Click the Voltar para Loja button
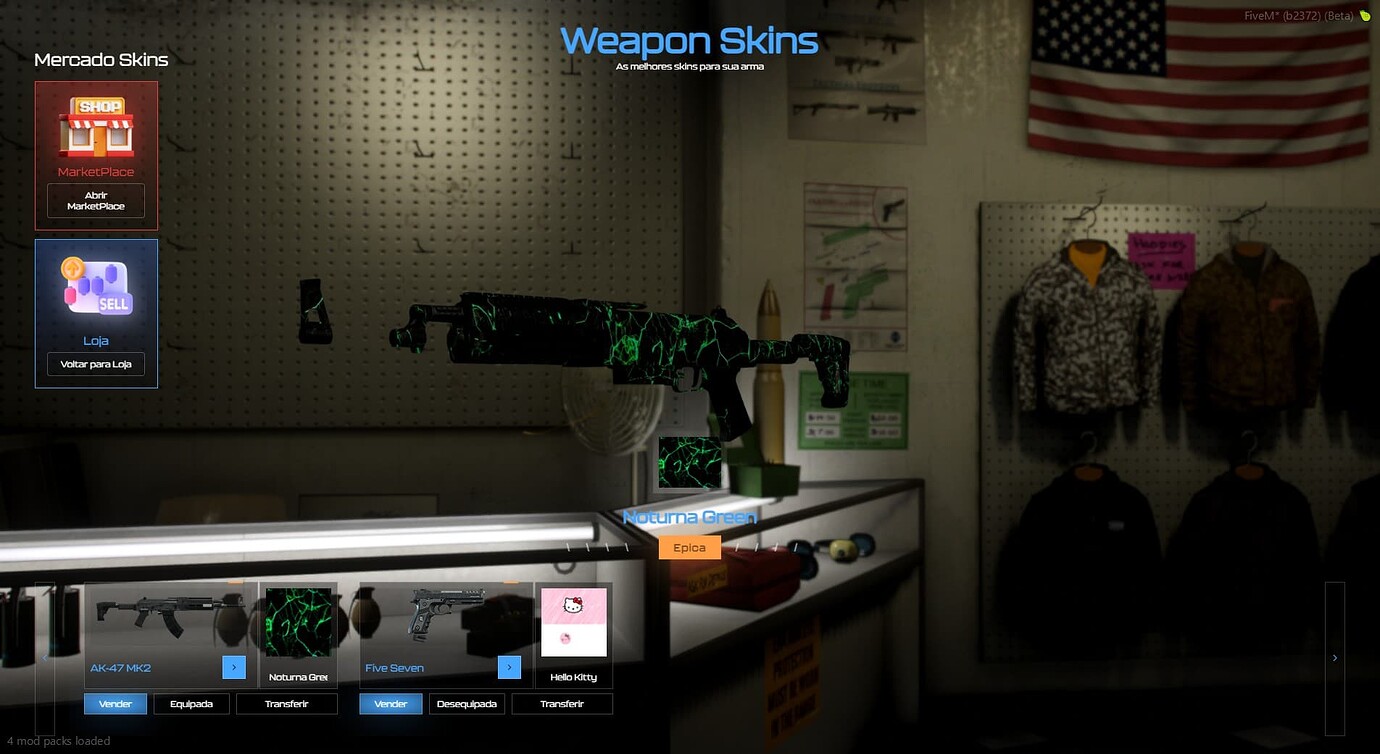 [x=95, y=363]
